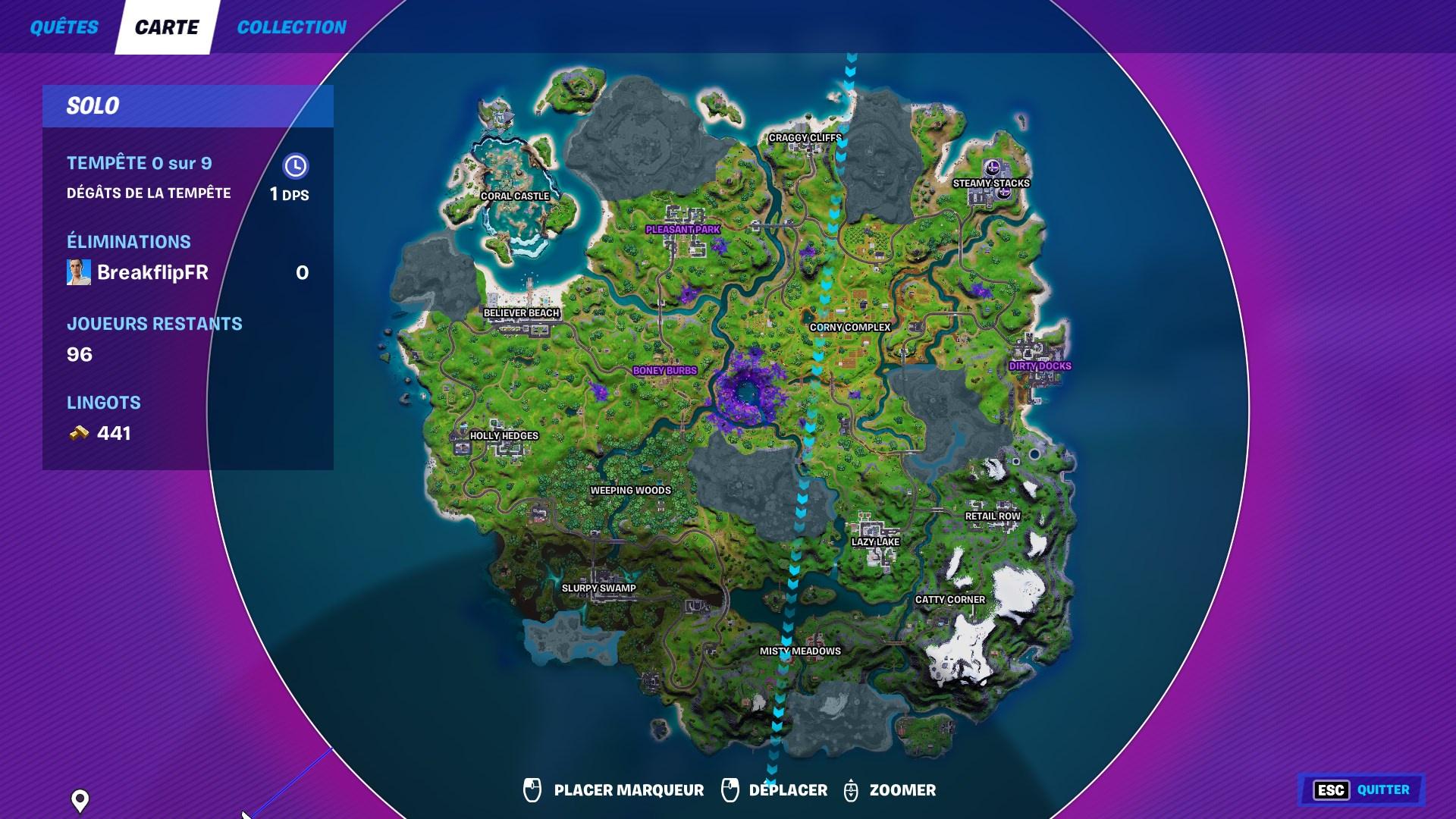Screen dimensions: 1456x819
Task: Click Dirty Docks on the map
Action: pos(1040,365)
